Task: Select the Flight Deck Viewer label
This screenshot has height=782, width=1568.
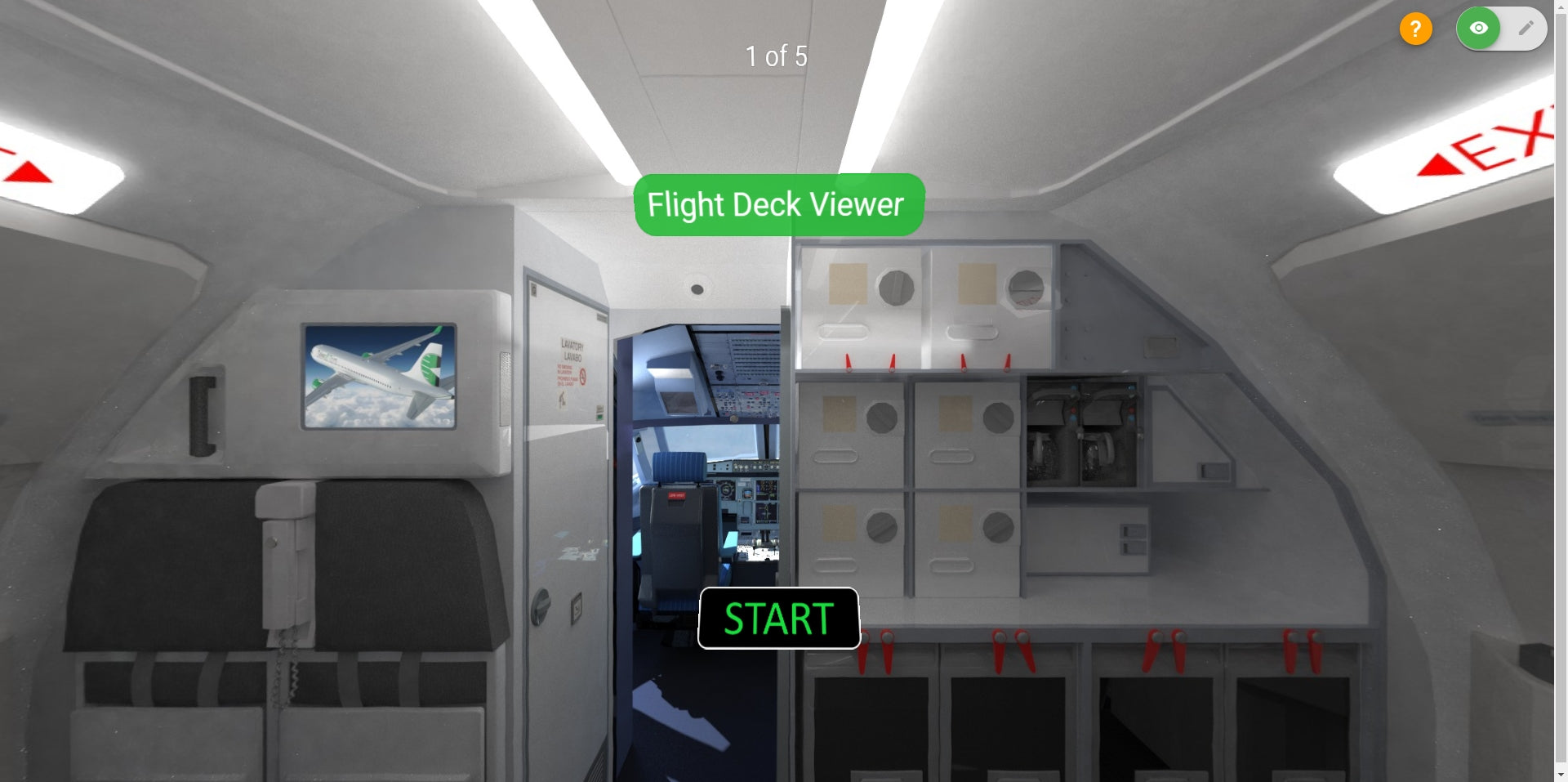Action: 778,204
